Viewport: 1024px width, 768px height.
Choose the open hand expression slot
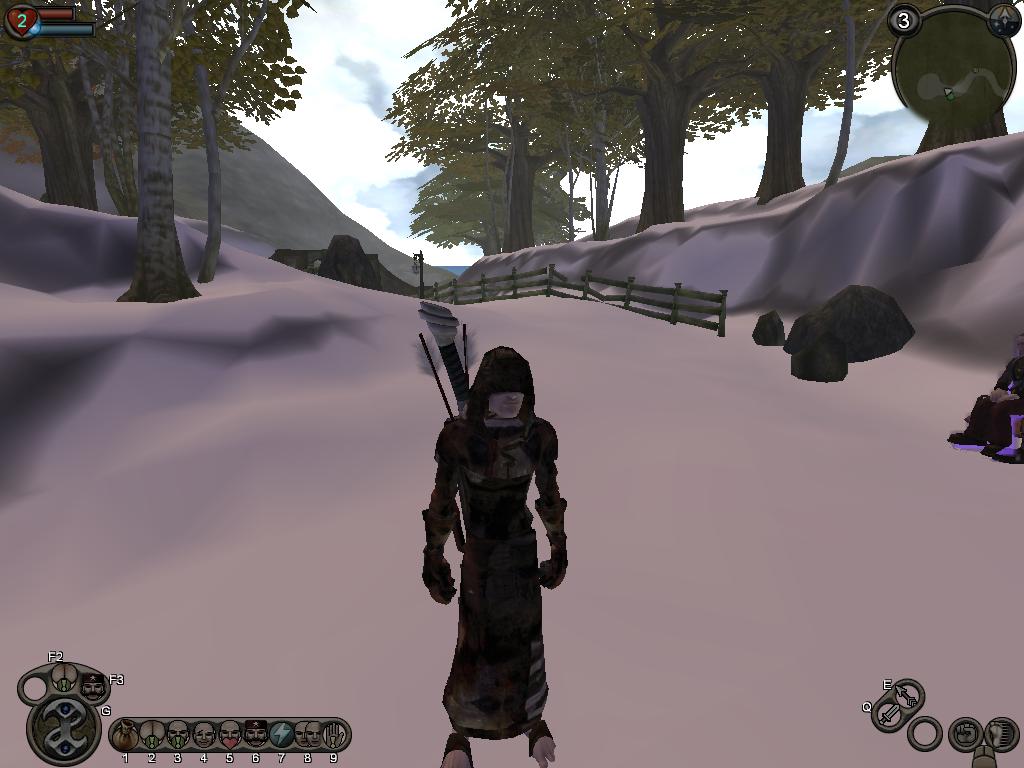click(333, 736)
